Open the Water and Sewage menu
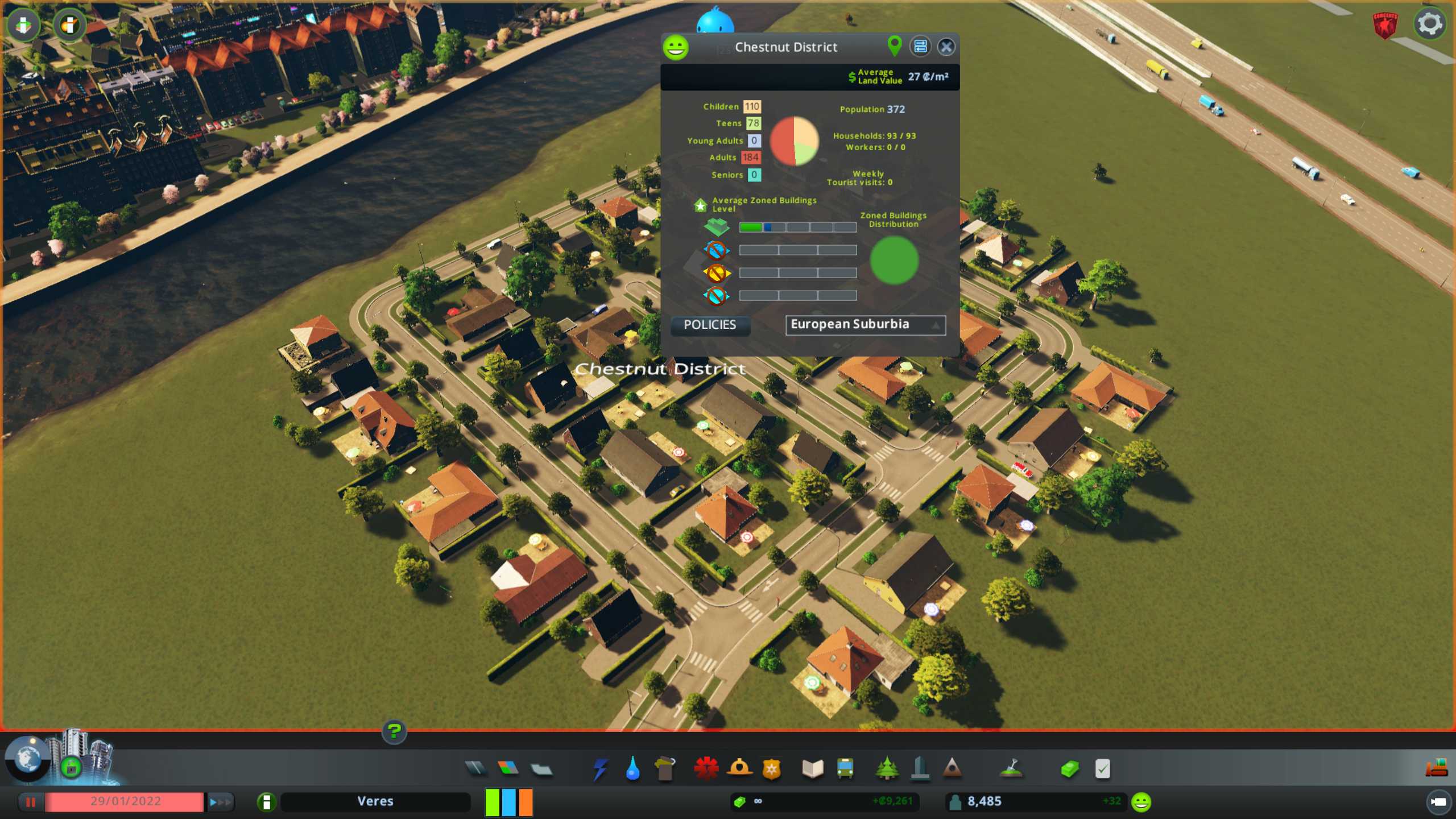This screenshot has width=1456, height=819. (634, 769)
